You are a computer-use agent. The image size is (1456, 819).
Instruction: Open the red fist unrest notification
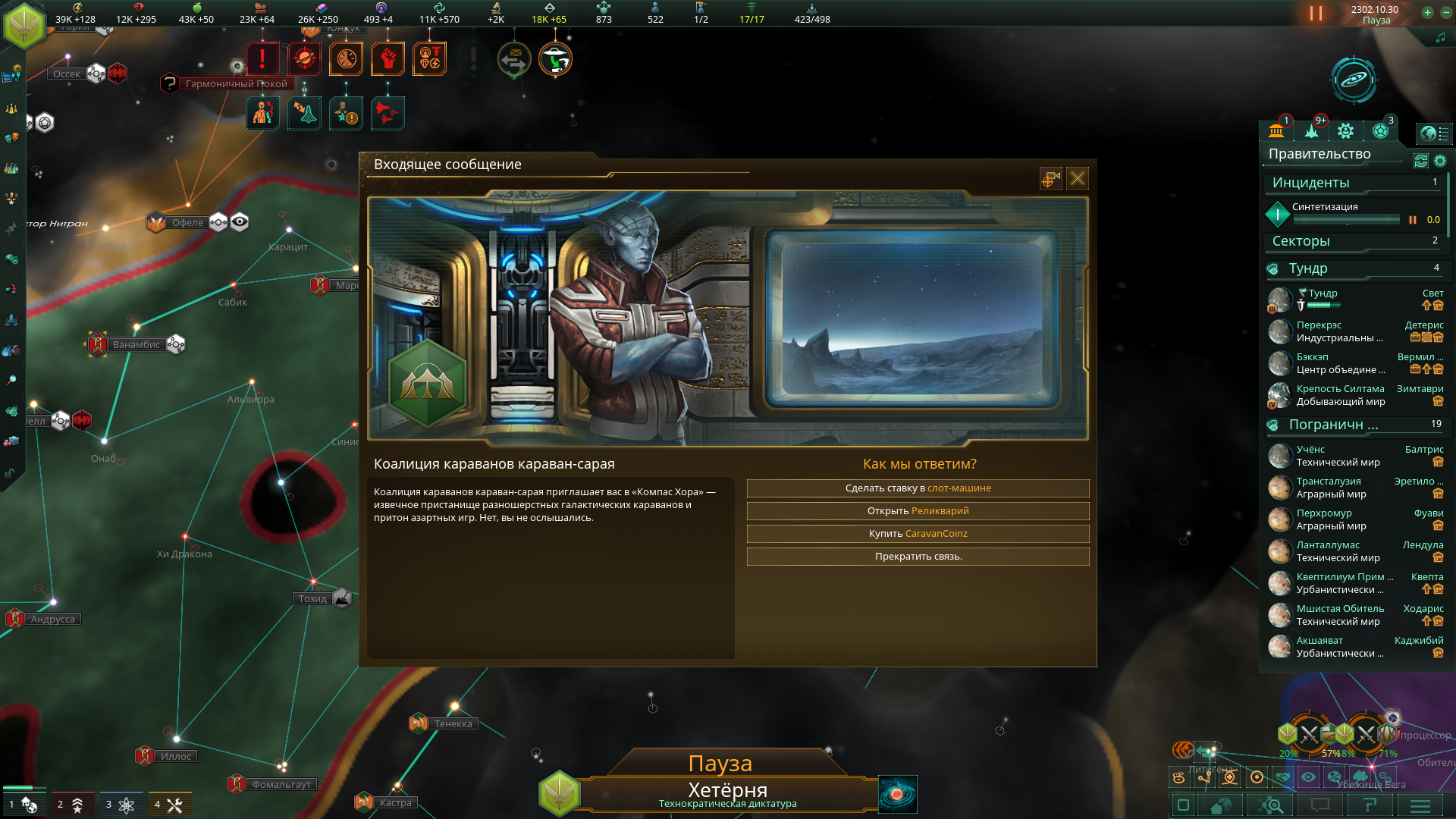click(x=388, y=58)
